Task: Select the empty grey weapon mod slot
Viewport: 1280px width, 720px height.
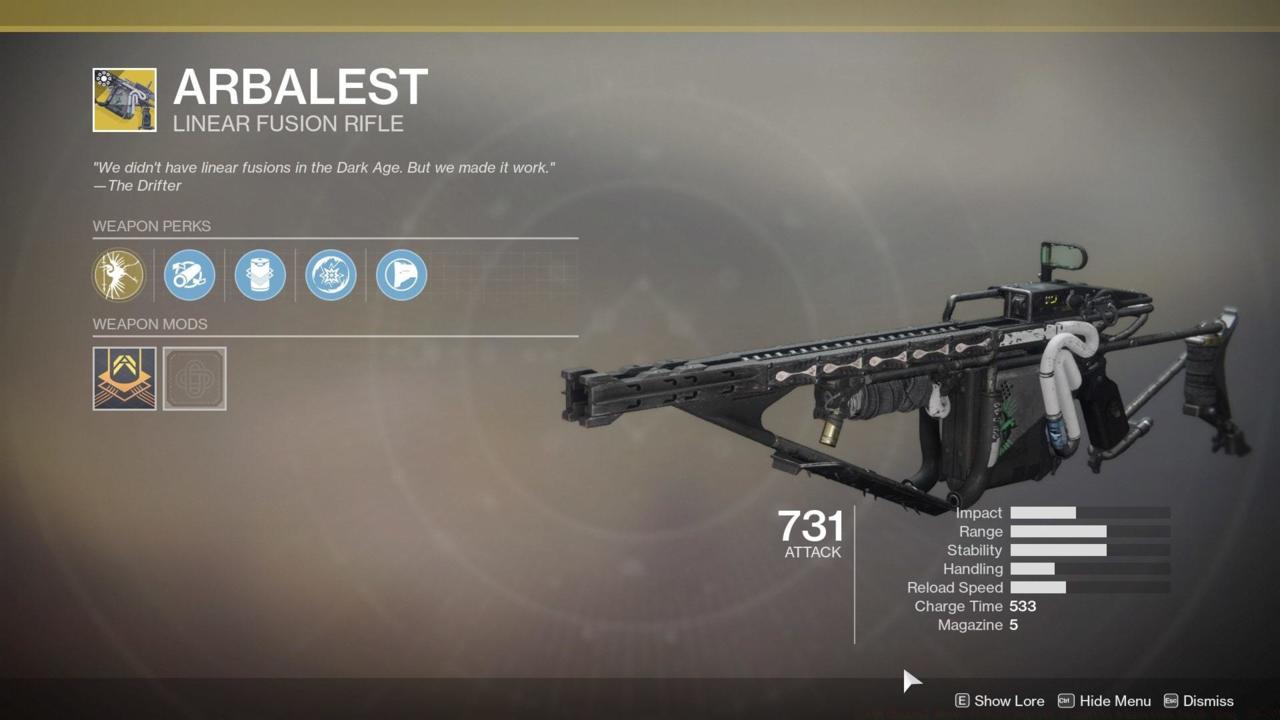Action: pos(195,379)
